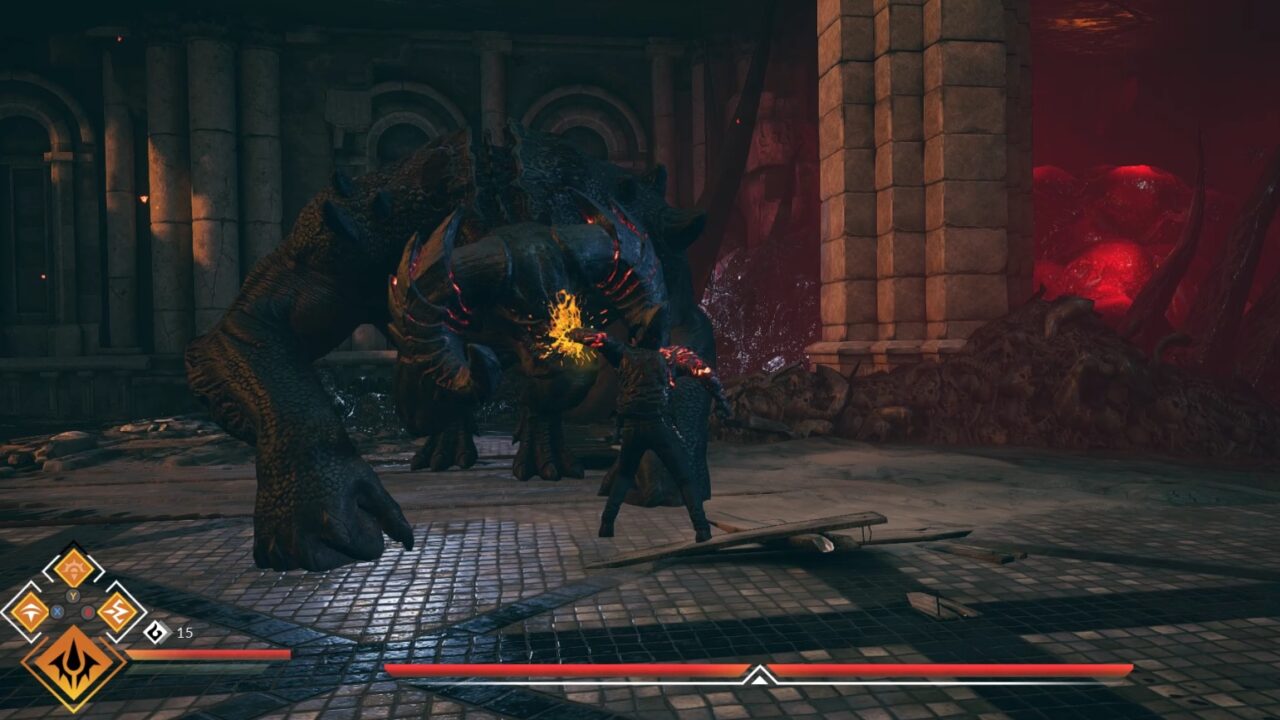Click the orange gradient start of the player health bar

pyautogui.click(x=138, y=653)
